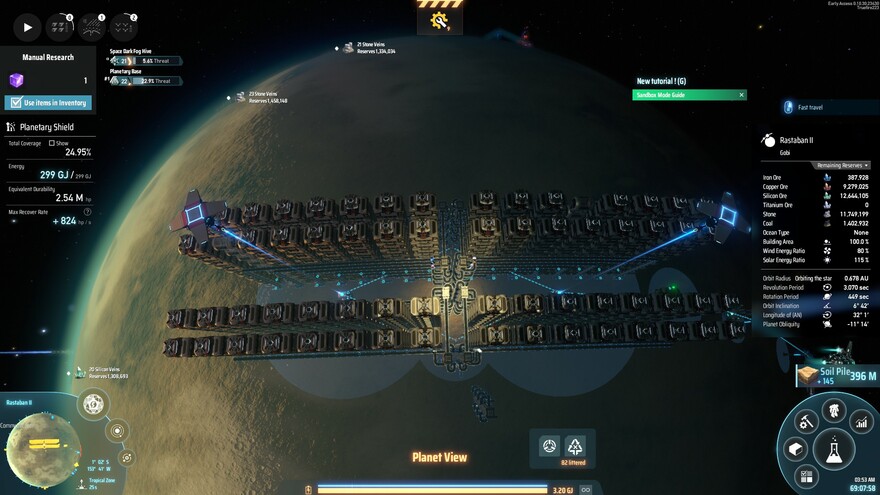Open the filter icon showing 82 filtered

point(575,446)
